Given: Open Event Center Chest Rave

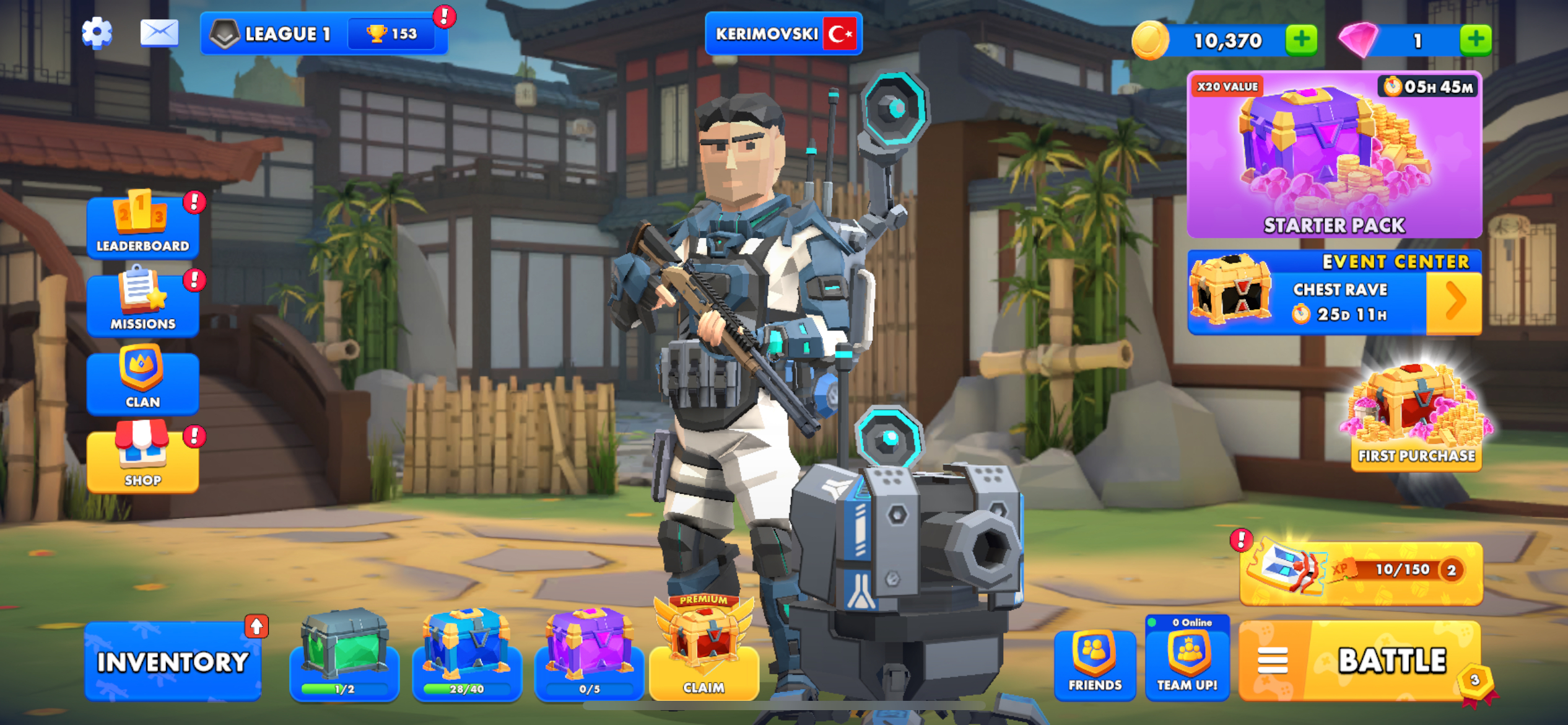Looking at the screenshot, I should click(x=1334, y=292).
